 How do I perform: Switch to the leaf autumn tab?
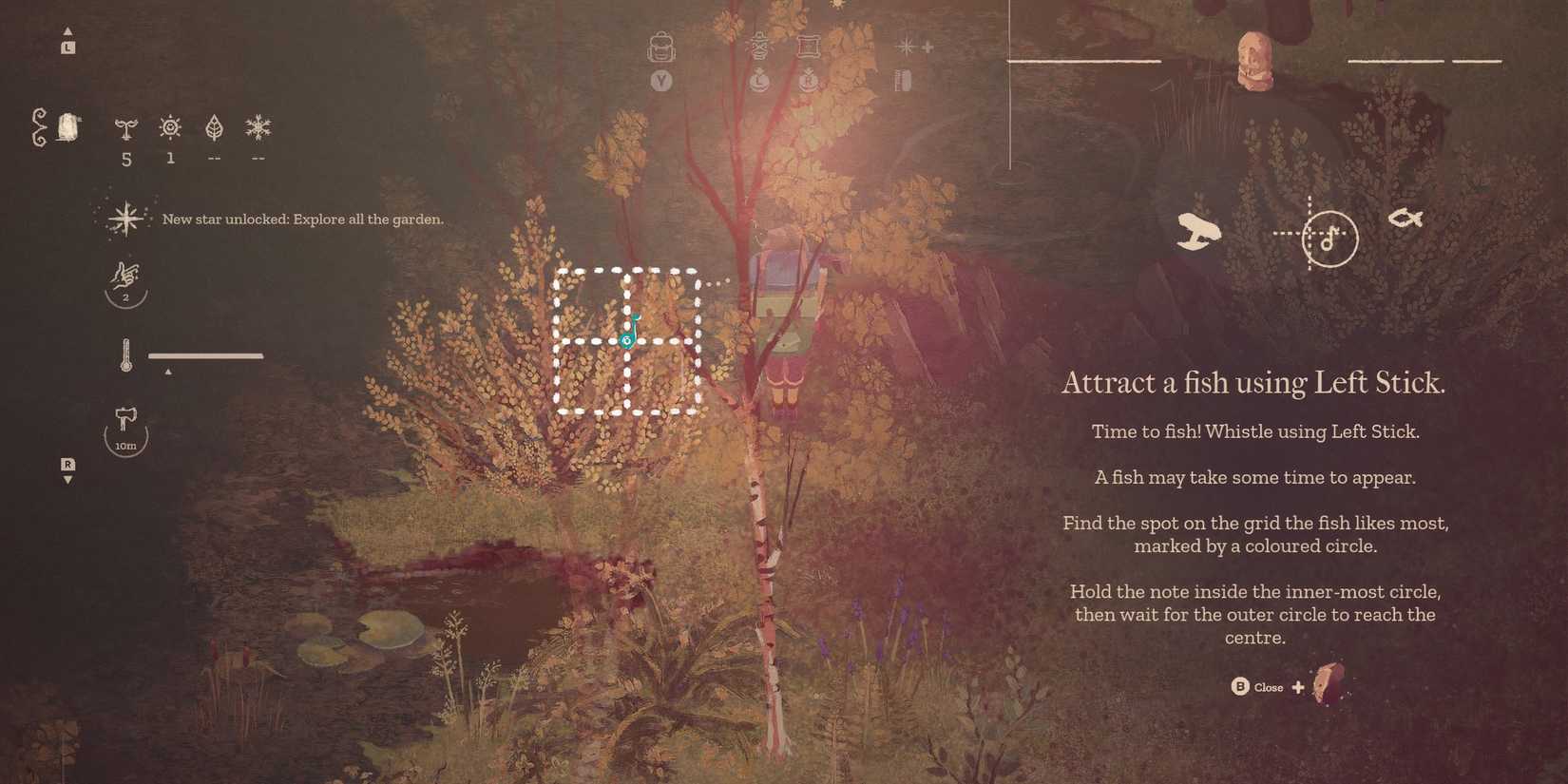(x=214, y=126)
